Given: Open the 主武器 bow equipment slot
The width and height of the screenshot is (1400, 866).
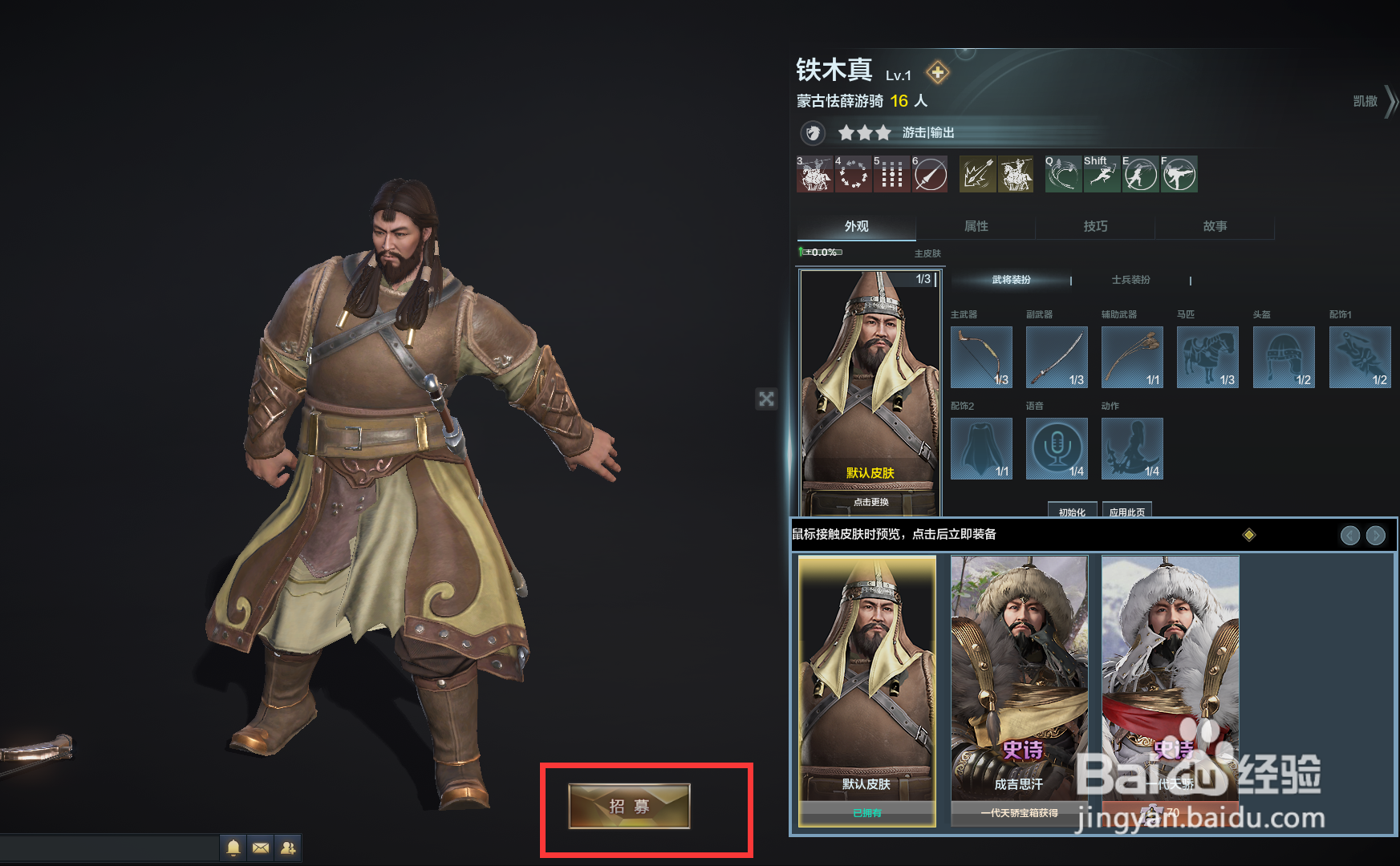Looking at the screenshot, I should [x=980, y=357].
